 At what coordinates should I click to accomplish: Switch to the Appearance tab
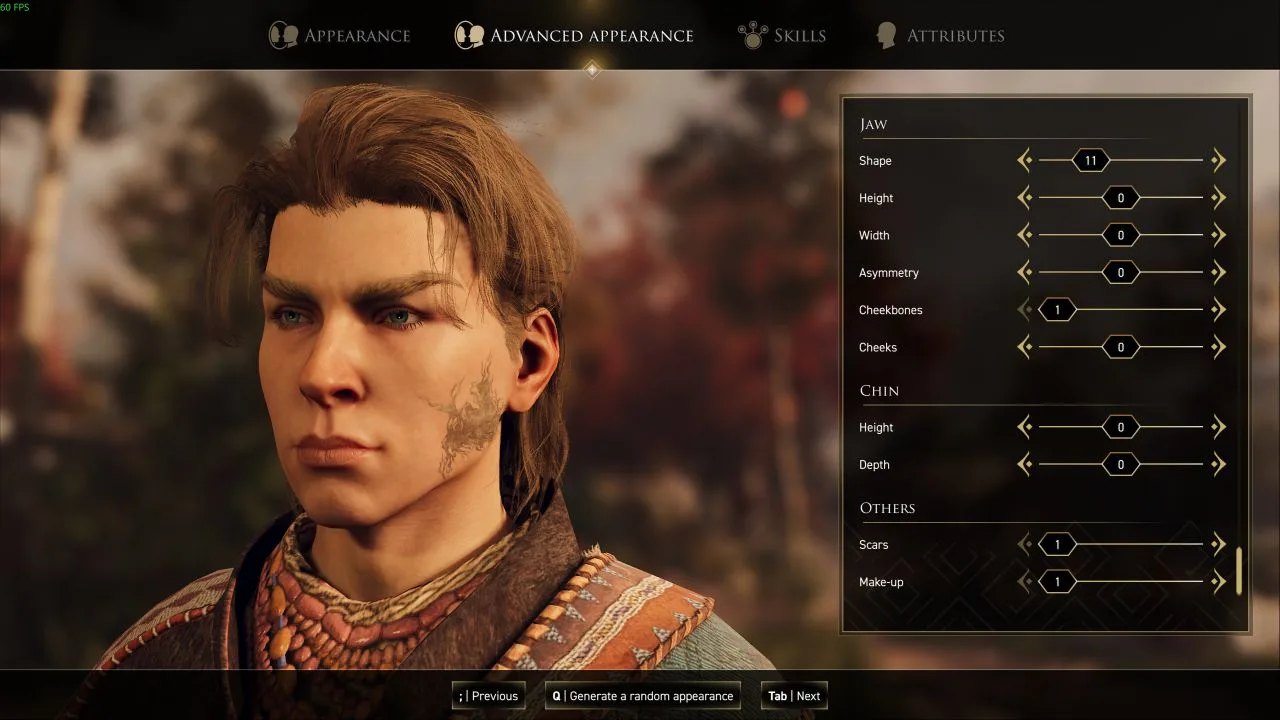click(x=340, y=36)
